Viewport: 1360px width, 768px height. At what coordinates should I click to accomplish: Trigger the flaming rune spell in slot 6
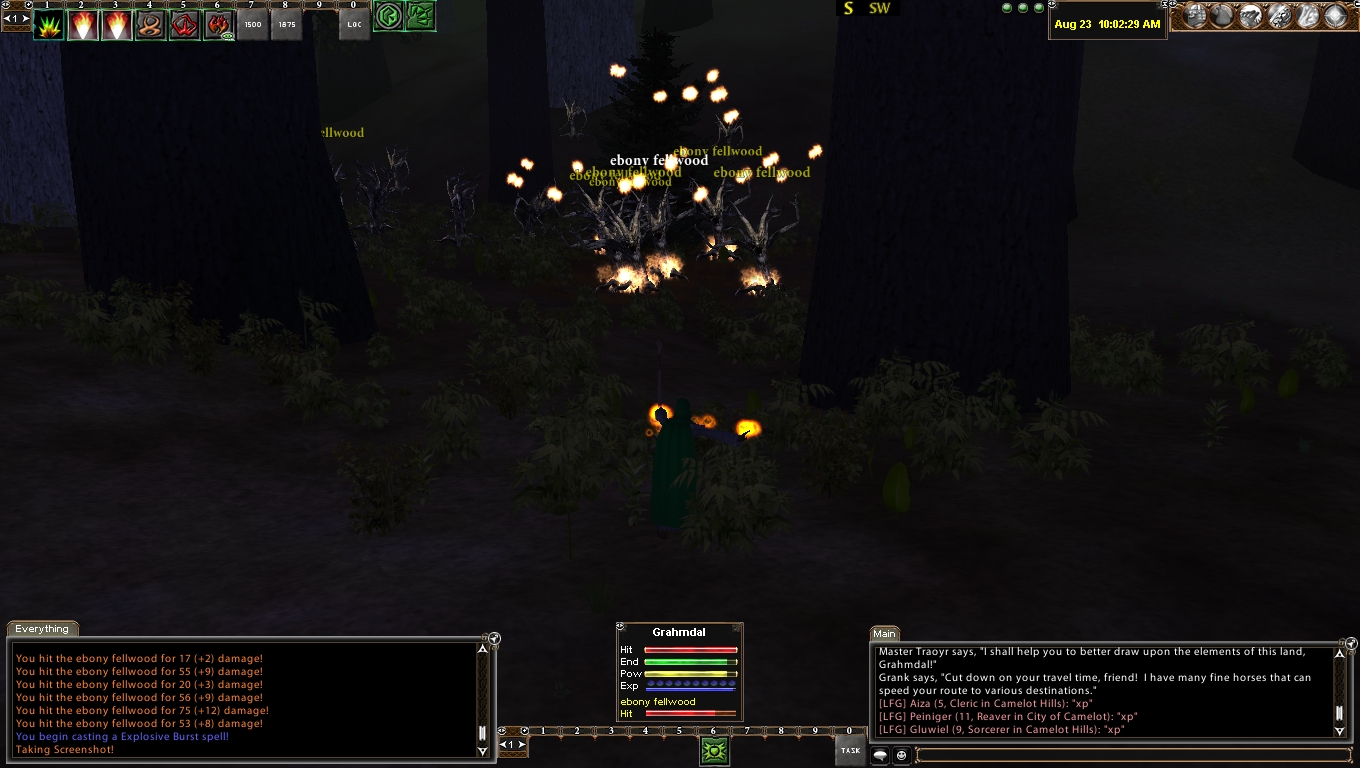point(219,25)
